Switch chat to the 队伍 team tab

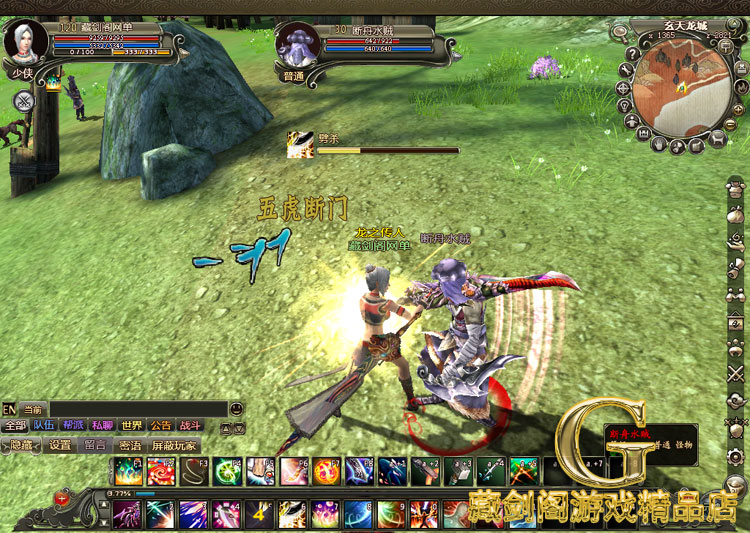pos(43,425)
